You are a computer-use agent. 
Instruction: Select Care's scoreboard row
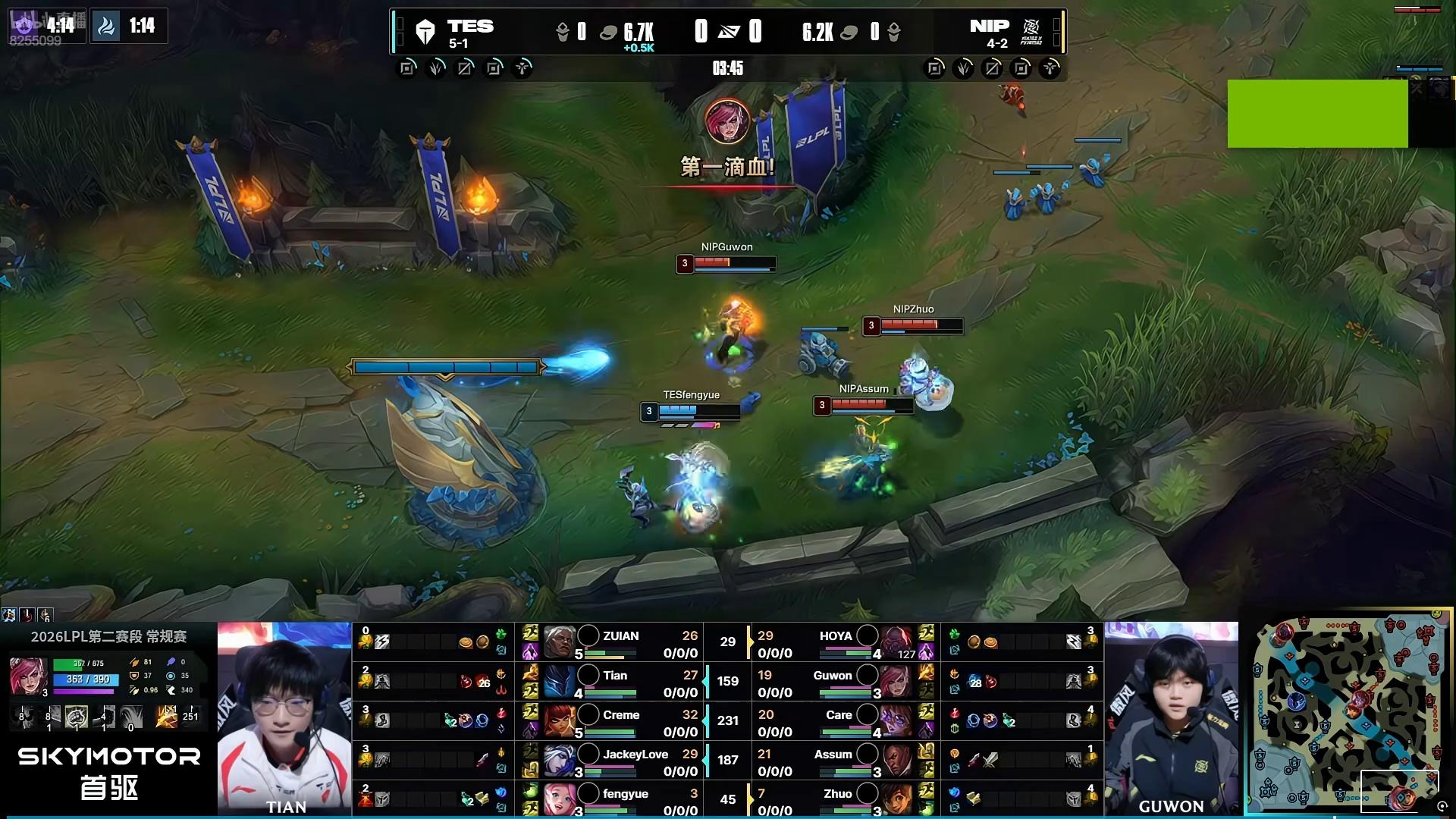click(x=834, y=721)
